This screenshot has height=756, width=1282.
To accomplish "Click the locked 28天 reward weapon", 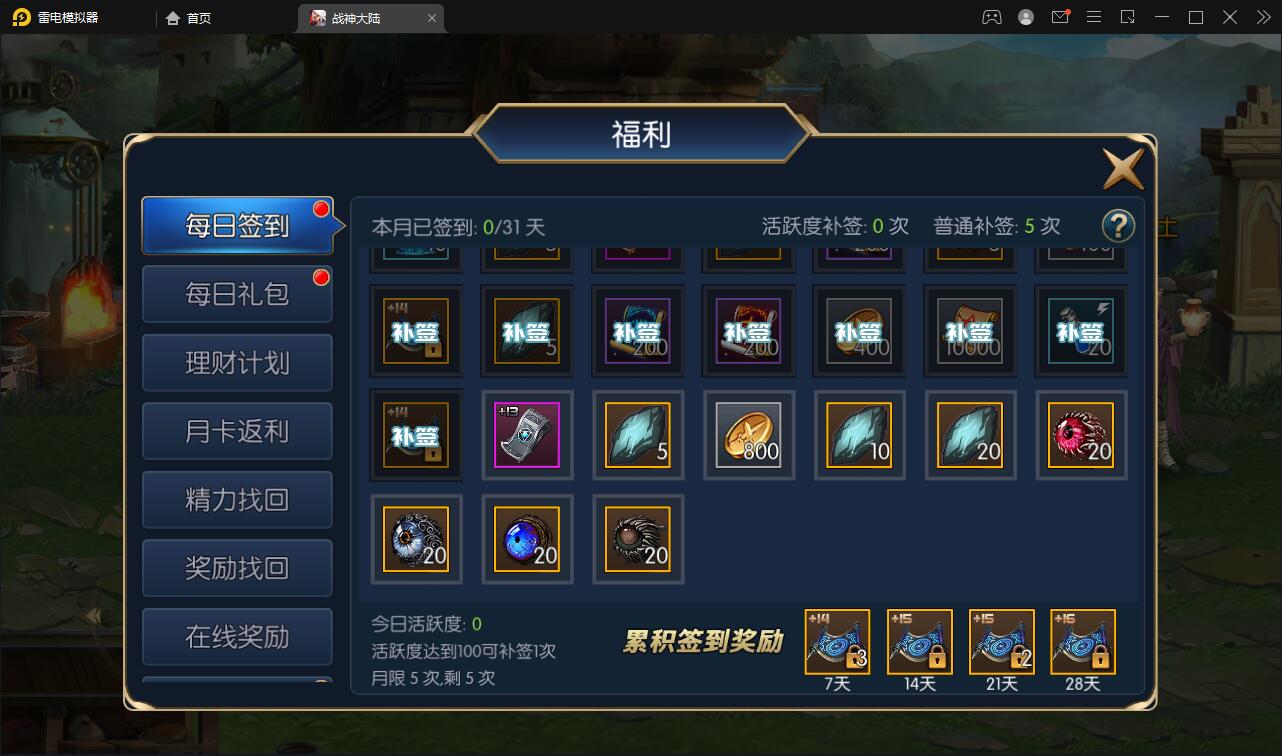I will pos(1081,641).
